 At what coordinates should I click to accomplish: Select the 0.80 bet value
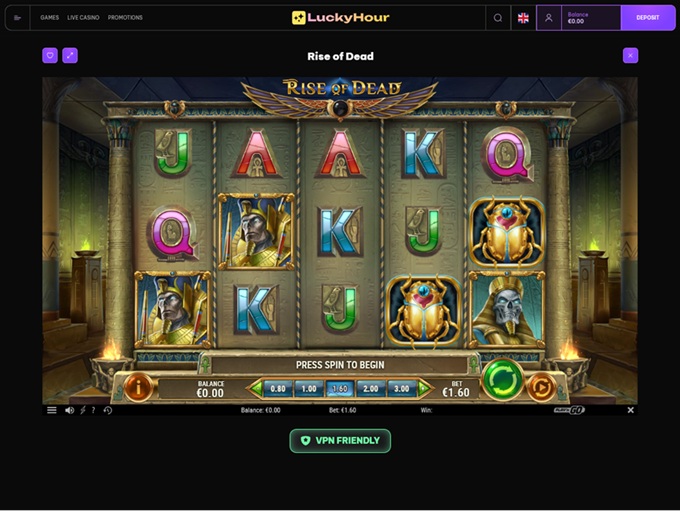coord(278,388)
